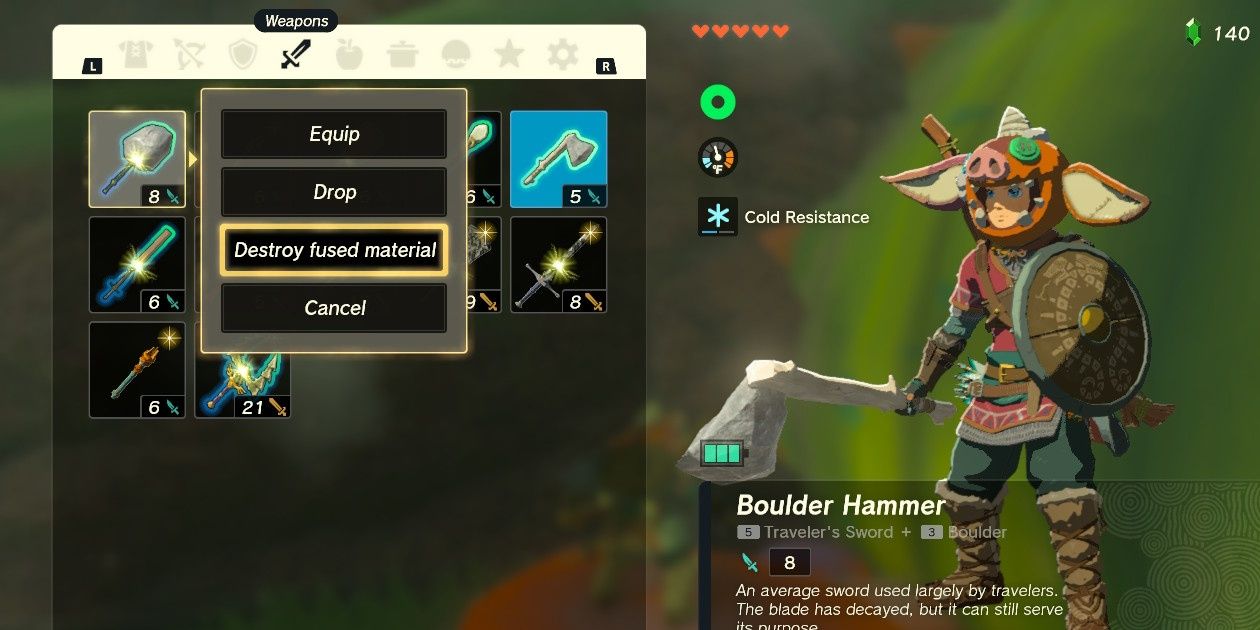The width and height of the screenshot is (1260, 630).
Task: Click the active Weapons sword tab
Action: click(x=296, y=55)
